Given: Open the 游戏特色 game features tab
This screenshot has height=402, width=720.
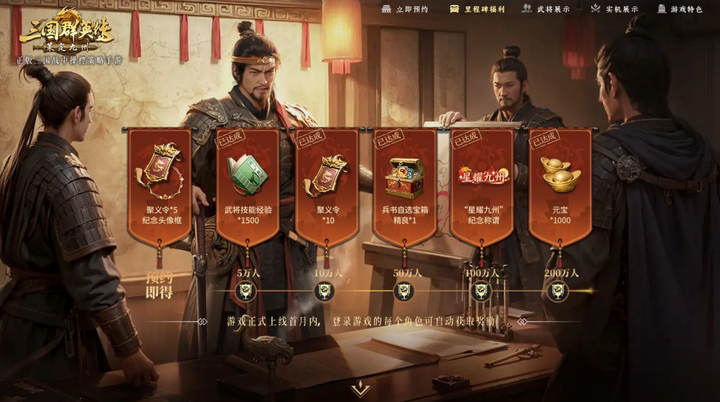Looking at the screenshot, I should (x=680, y=9).
